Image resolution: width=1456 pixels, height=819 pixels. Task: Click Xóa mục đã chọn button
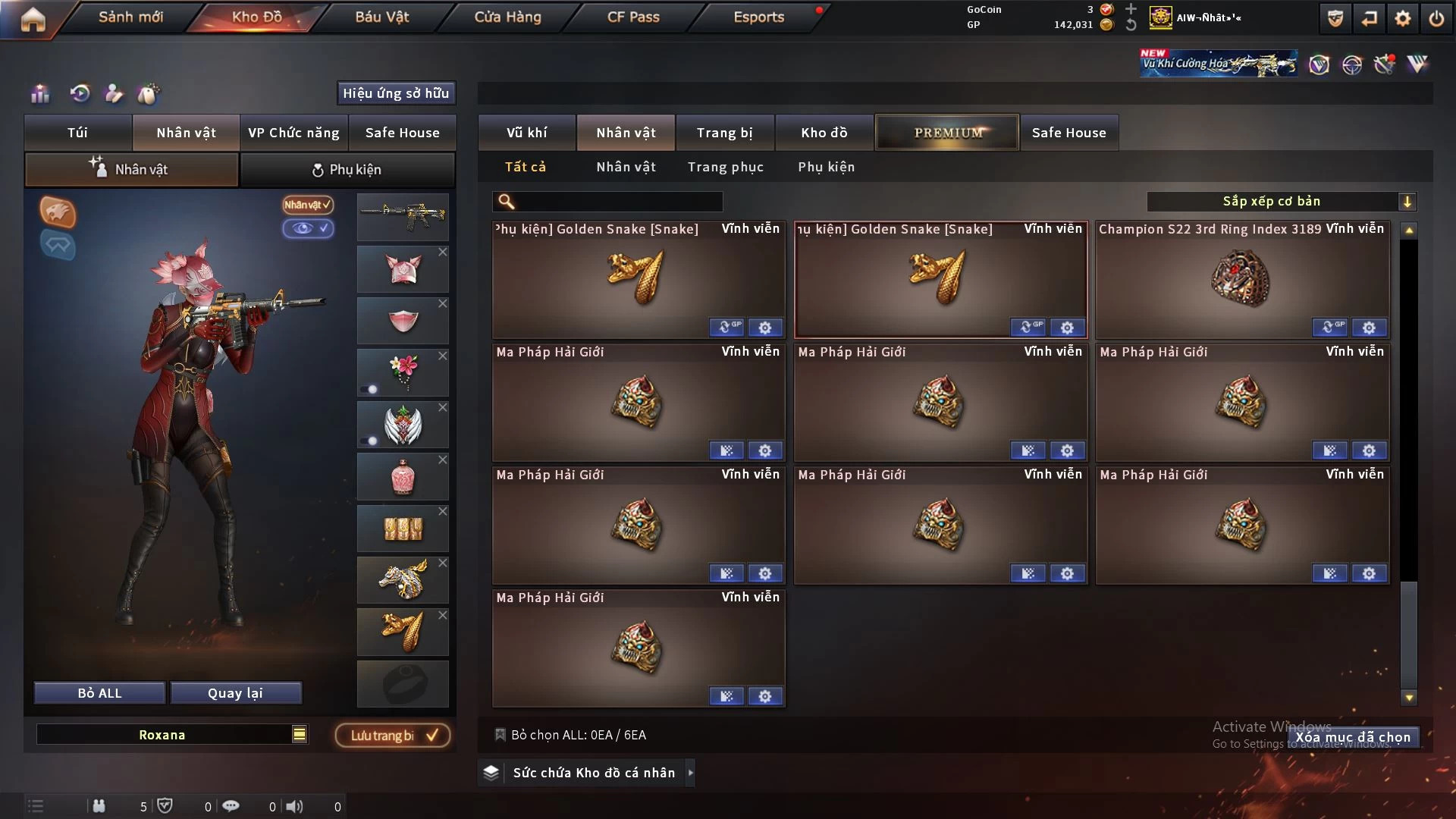[1353, 737]
